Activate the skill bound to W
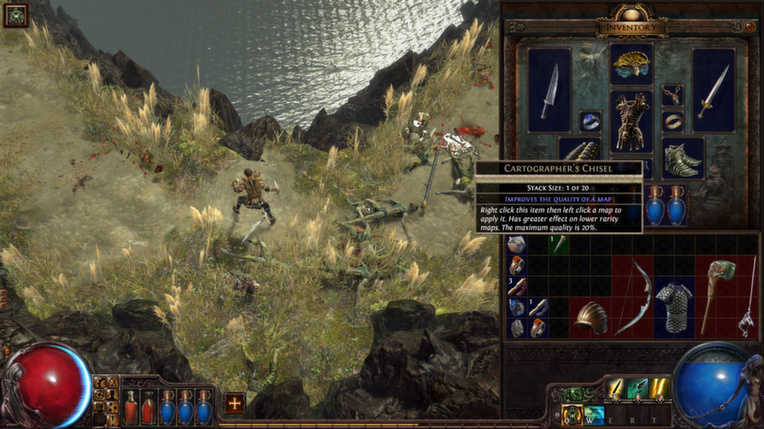Viewport: 764px width, 429px height. pyautogui.click(x=594, y=414)
